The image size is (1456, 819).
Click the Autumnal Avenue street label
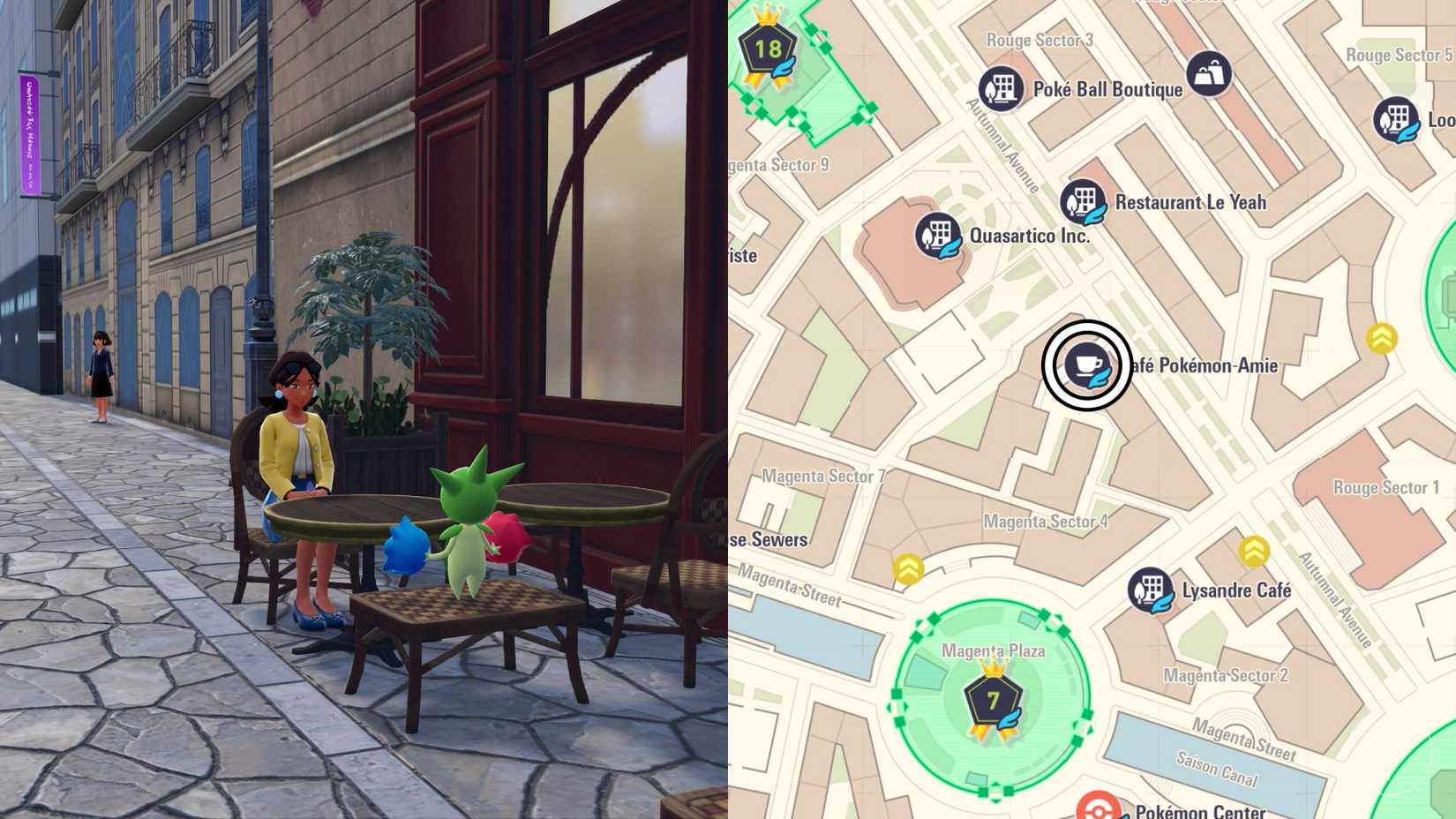[x=1000, y=146]
